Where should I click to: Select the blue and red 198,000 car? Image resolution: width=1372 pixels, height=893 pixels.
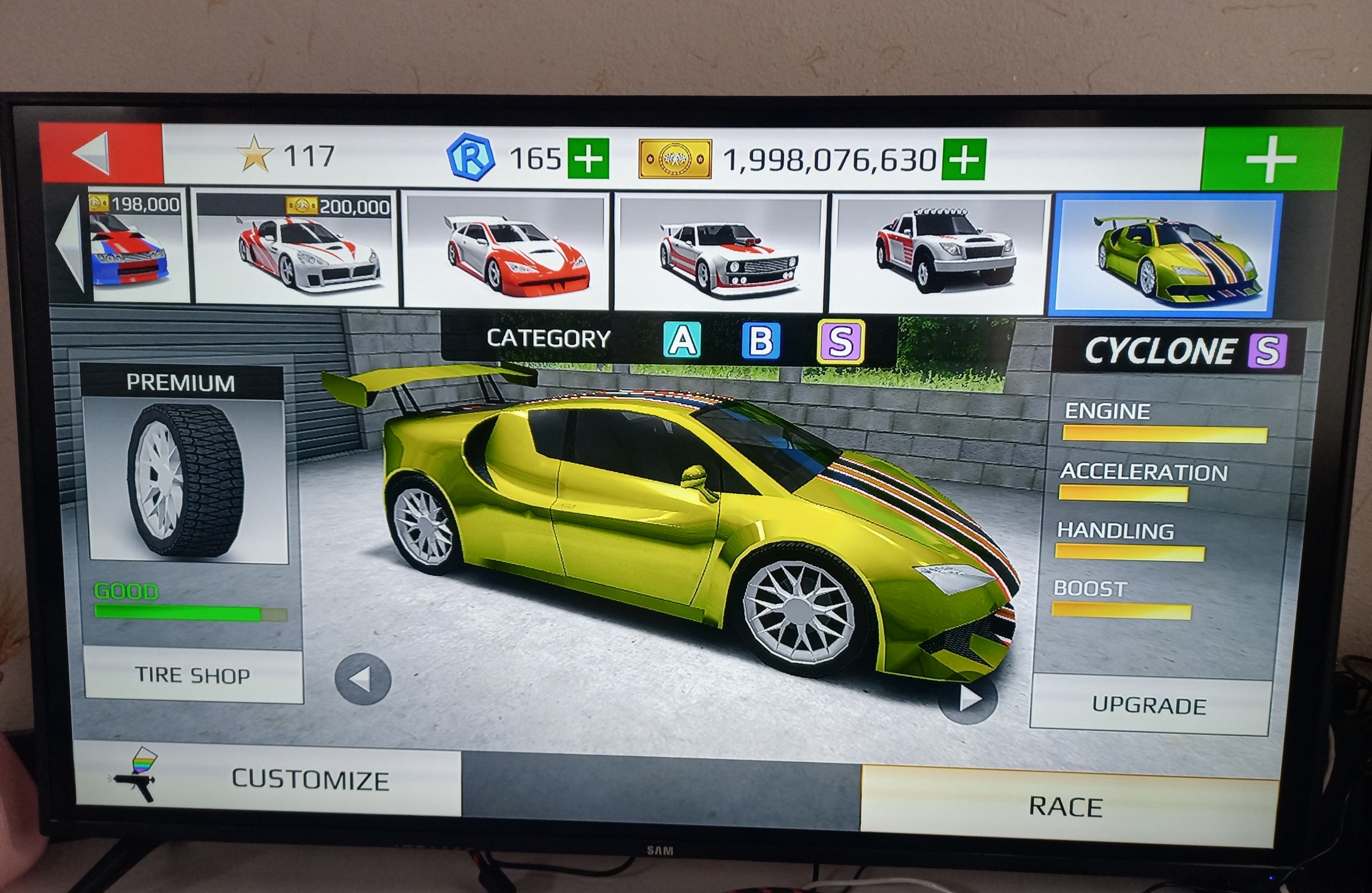pos(138,246)
